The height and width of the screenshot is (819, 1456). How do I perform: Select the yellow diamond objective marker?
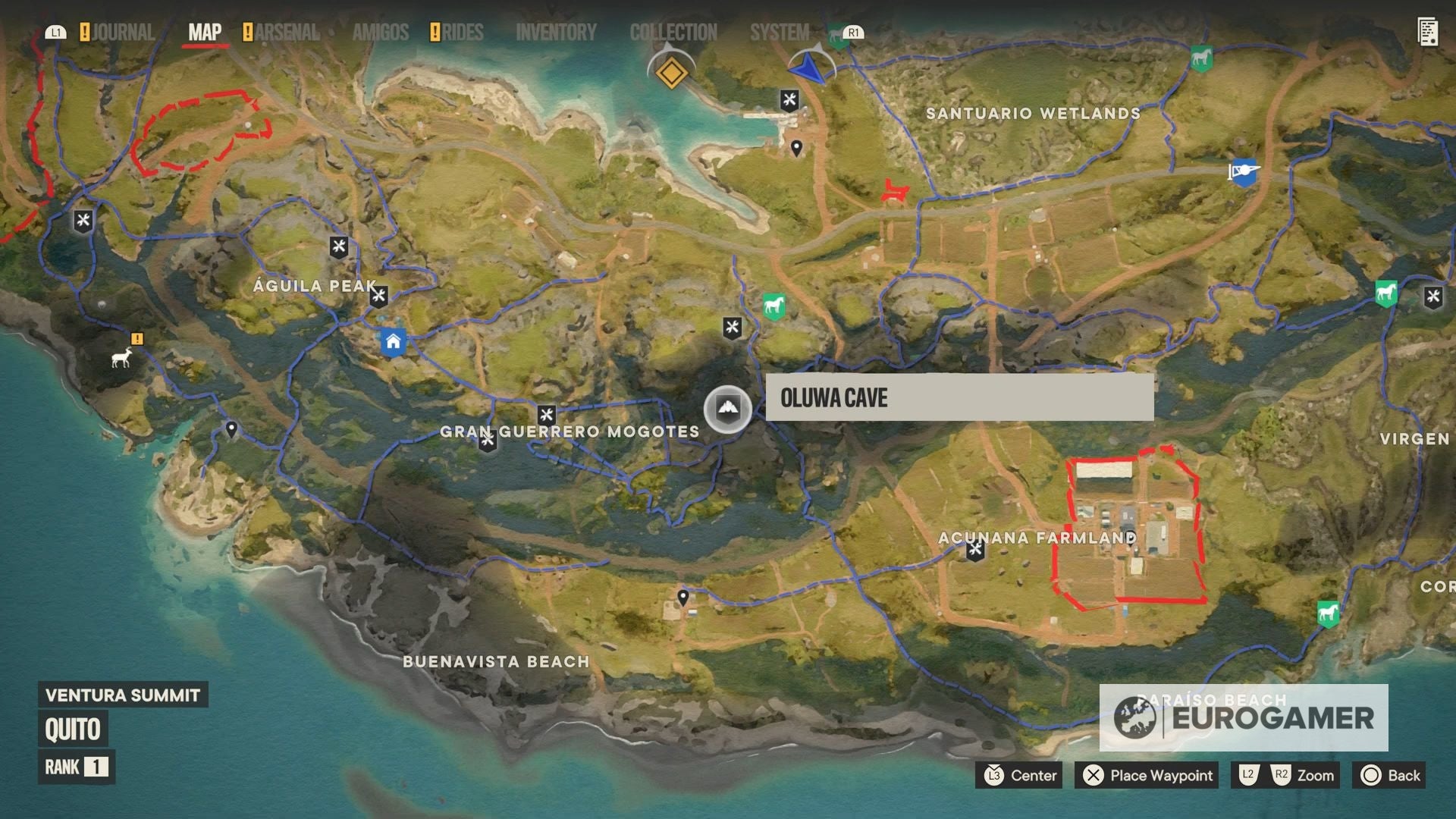pos(671,74)
